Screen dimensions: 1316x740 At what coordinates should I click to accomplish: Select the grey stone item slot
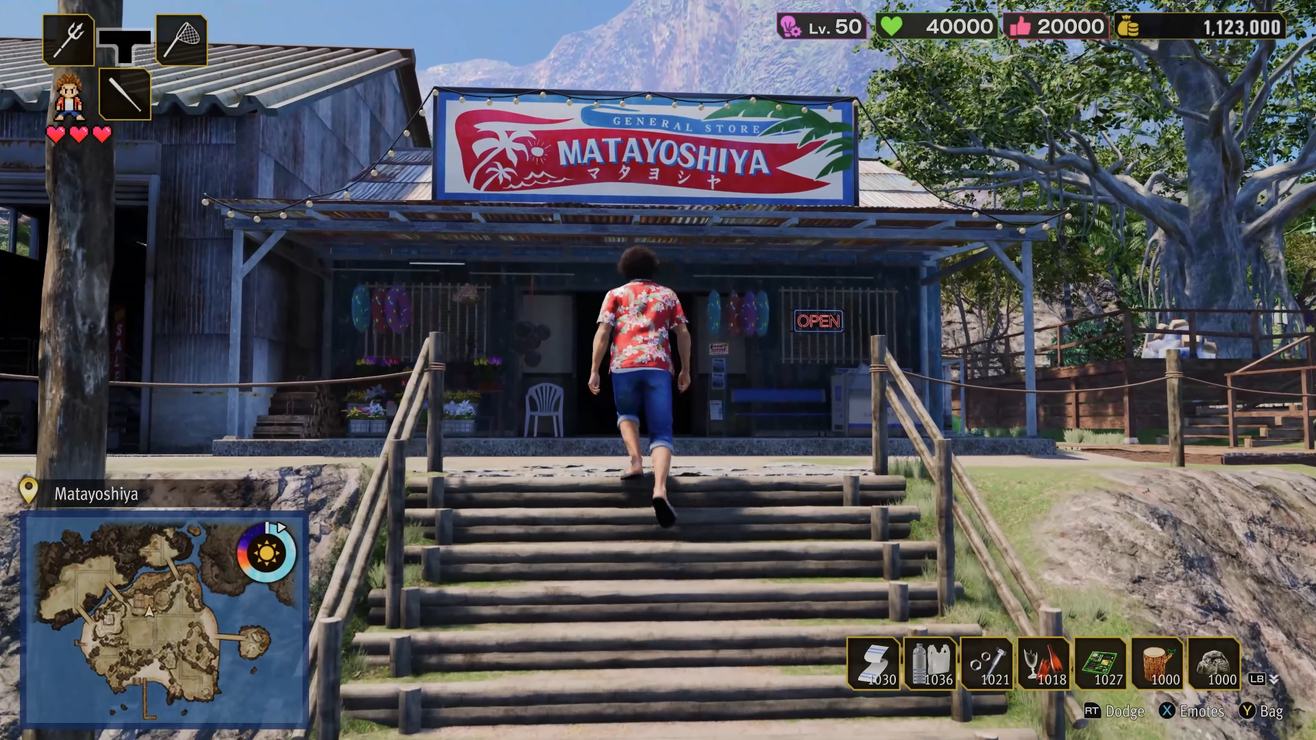(x=1214, y=663)
